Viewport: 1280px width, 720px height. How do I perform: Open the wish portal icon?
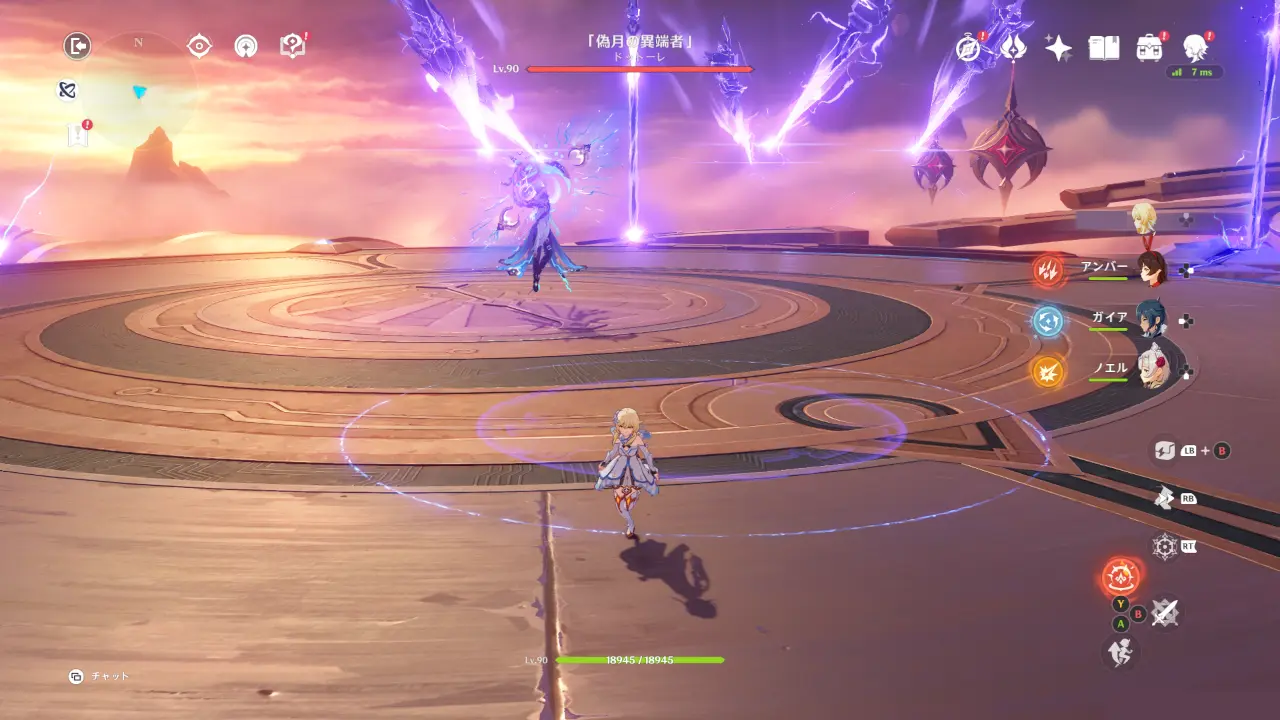tap(246, 45)
